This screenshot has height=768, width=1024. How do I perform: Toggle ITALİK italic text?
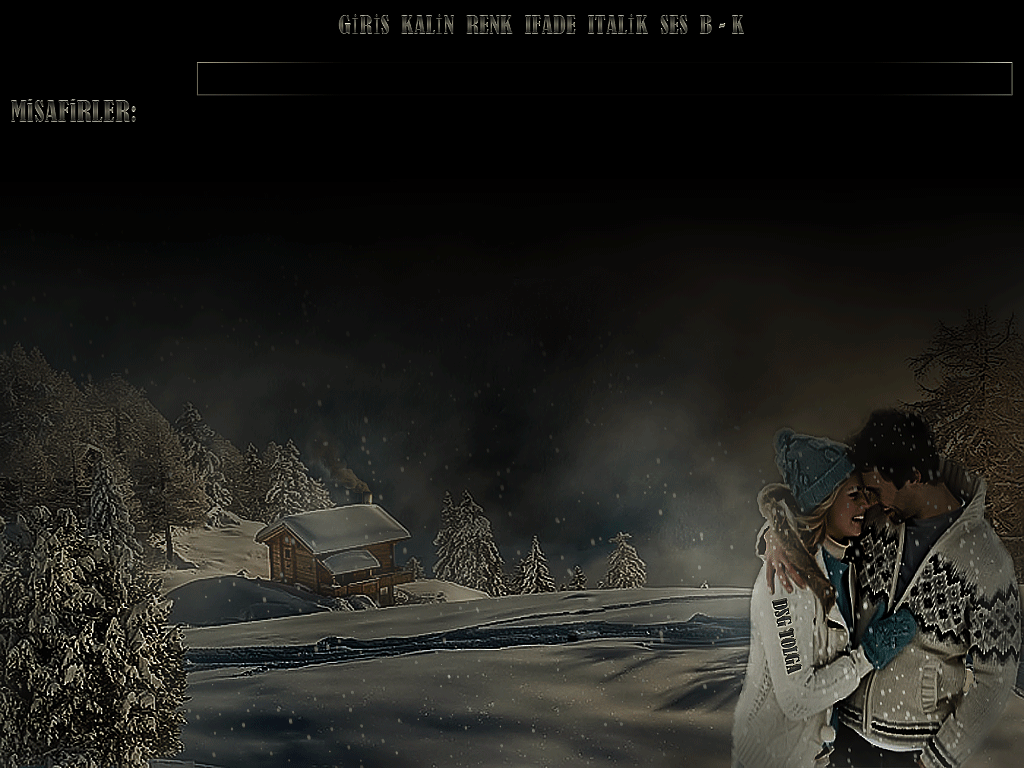[617, 26]
